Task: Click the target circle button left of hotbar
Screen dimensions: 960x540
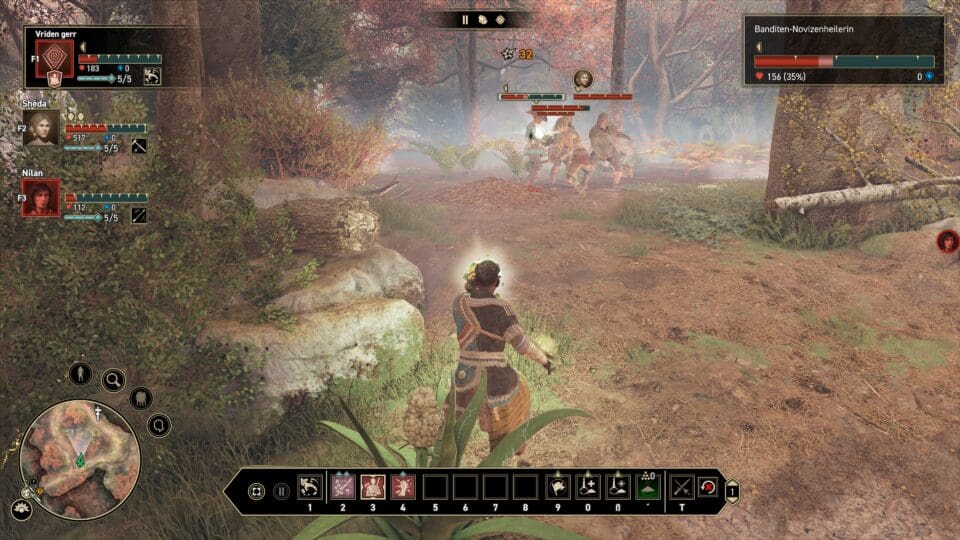Action: point(256,491)
